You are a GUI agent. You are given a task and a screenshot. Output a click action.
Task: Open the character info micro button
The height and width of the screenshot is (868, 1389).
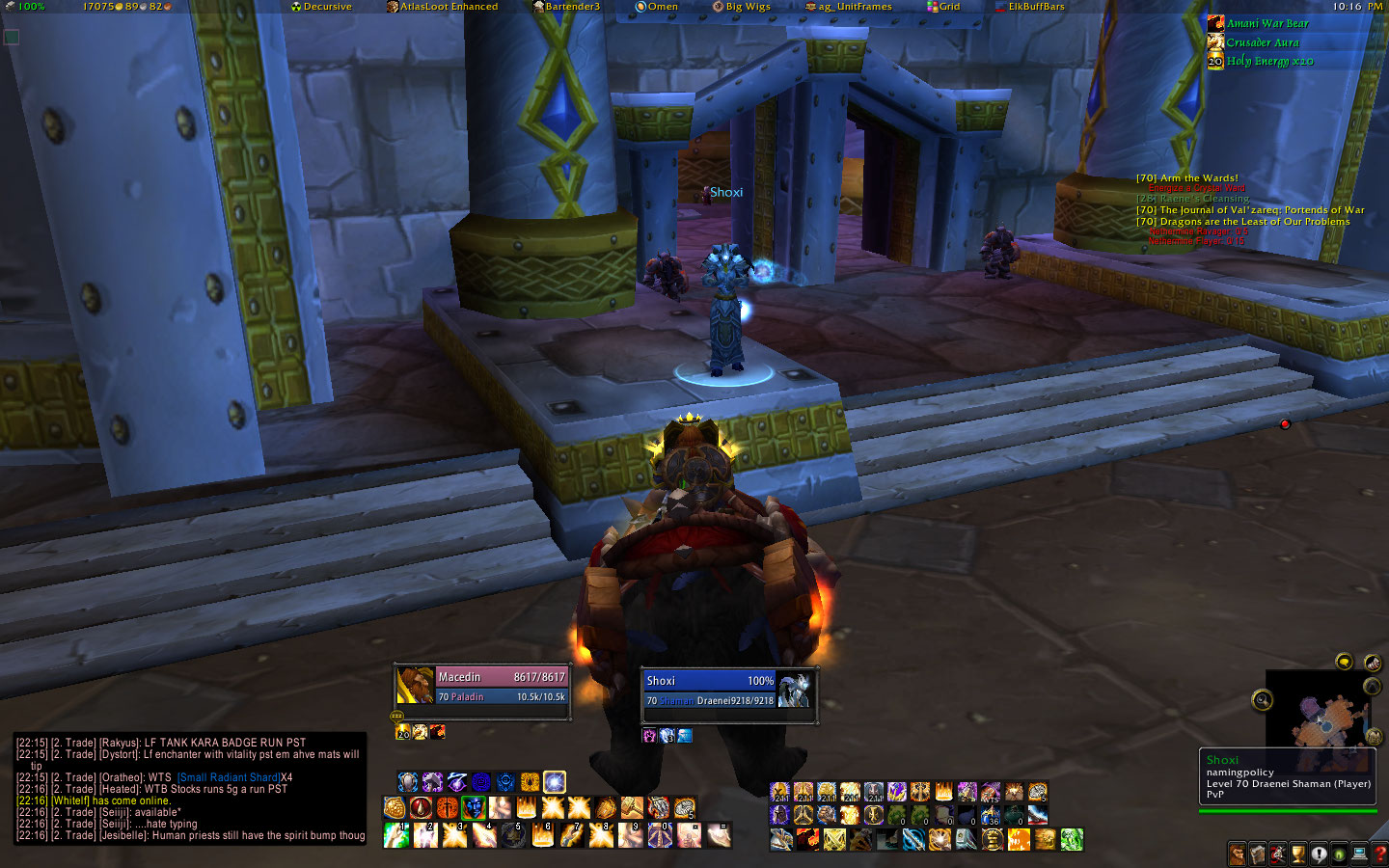[1238, 854]
